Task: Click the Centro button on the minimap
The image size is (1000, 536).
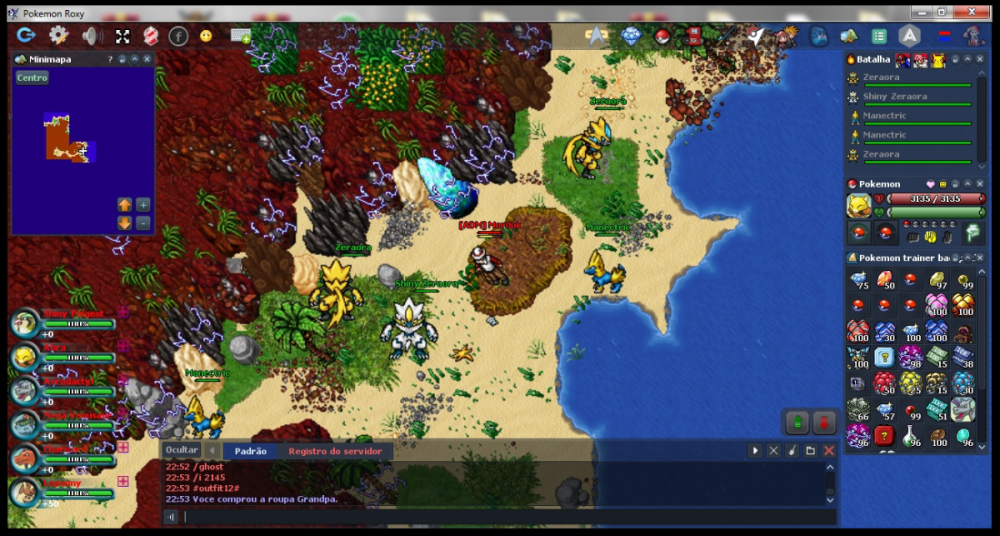Action: pyautogui.click(x=32, y=78)
